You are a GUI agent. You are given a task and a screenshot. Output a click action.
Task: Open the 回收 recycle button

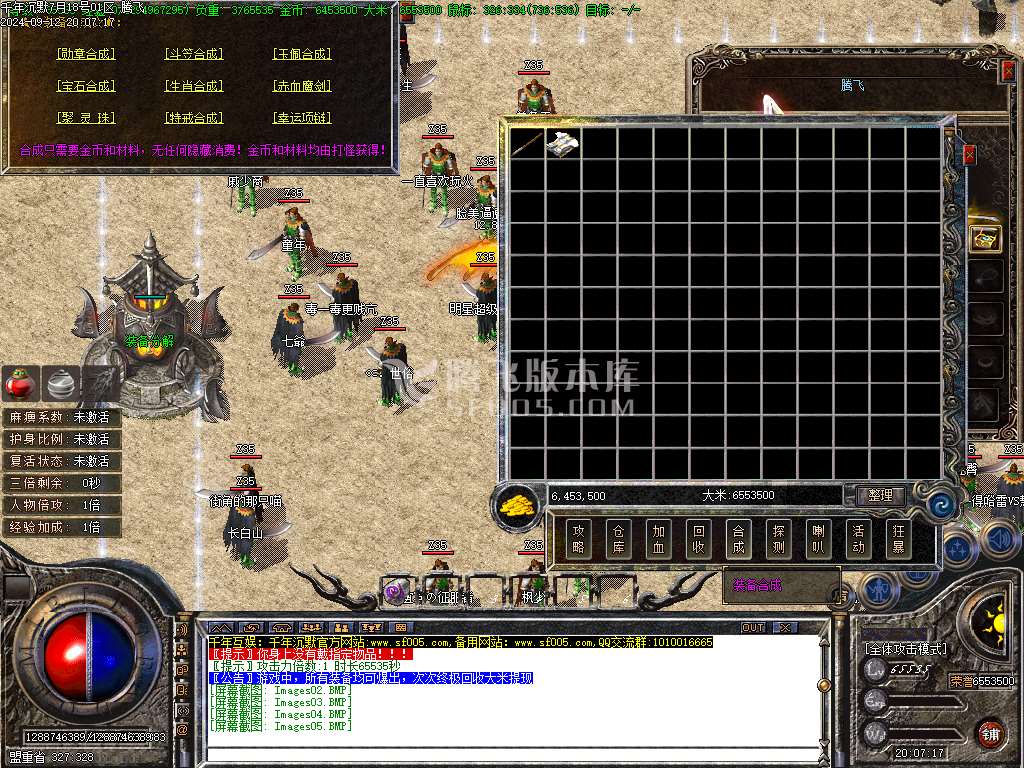(698, 540)
